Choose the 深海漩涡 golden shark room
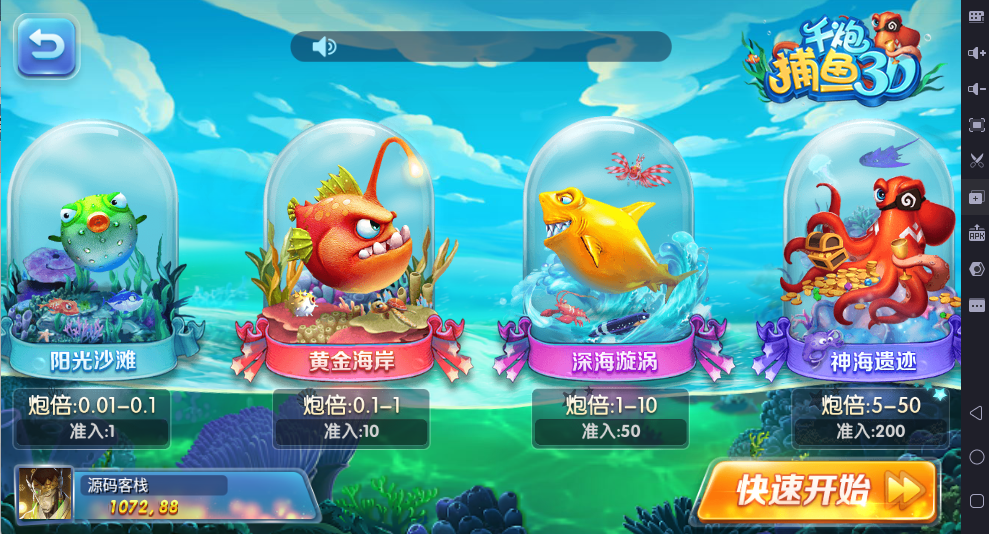This screenshot has height=534, width=989. [x=610, y=260]
